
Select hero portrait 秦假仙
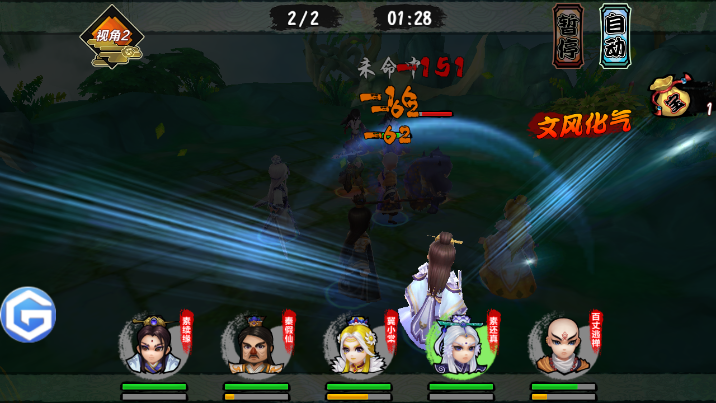pos(254,347)
